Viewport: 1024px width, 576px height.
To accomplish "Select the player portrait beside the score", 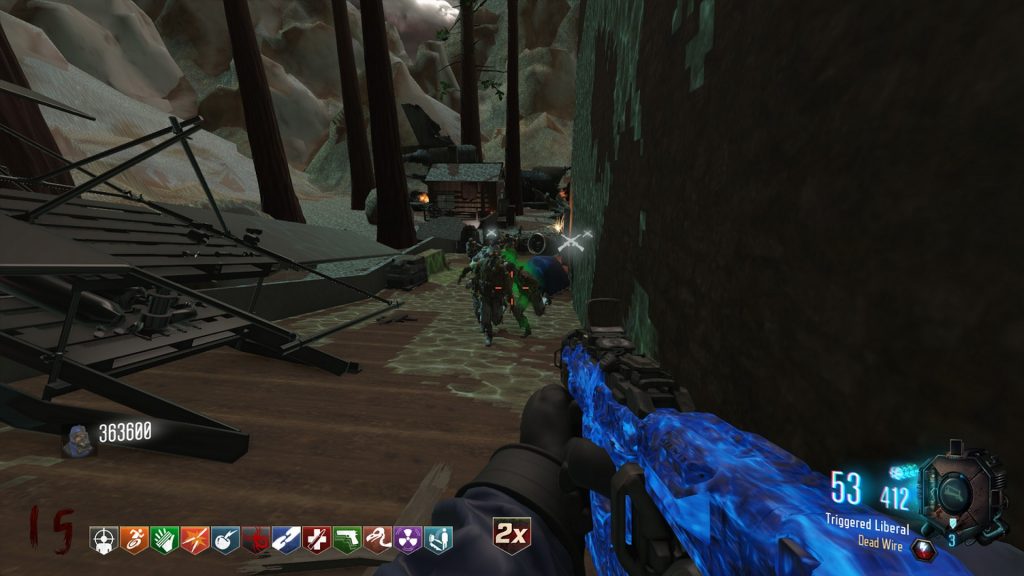I will click(76, 438).
